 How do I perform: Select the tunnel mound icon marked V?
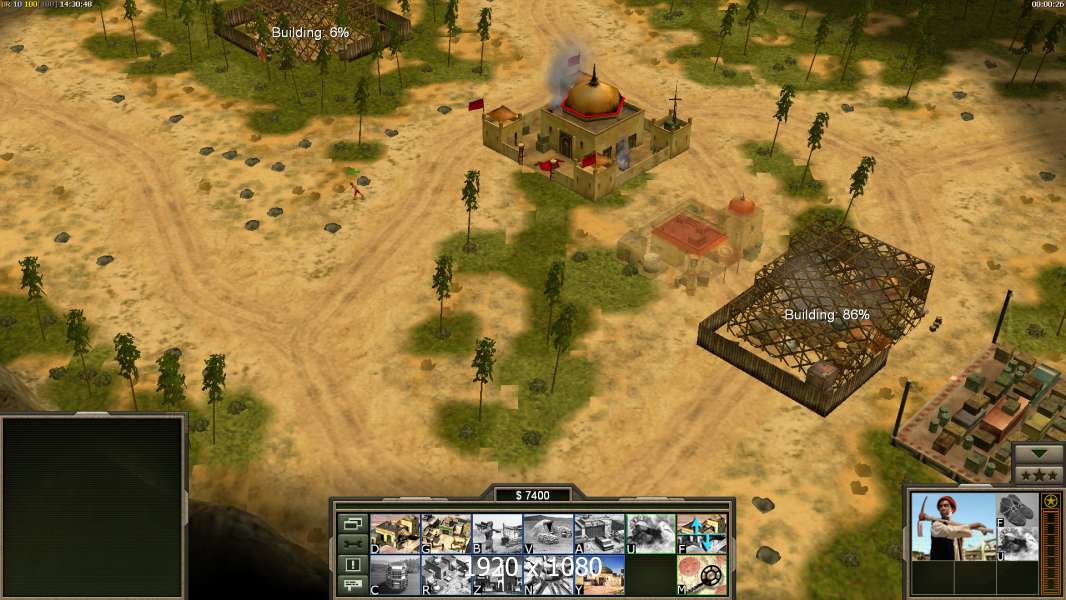coord(548,534)
